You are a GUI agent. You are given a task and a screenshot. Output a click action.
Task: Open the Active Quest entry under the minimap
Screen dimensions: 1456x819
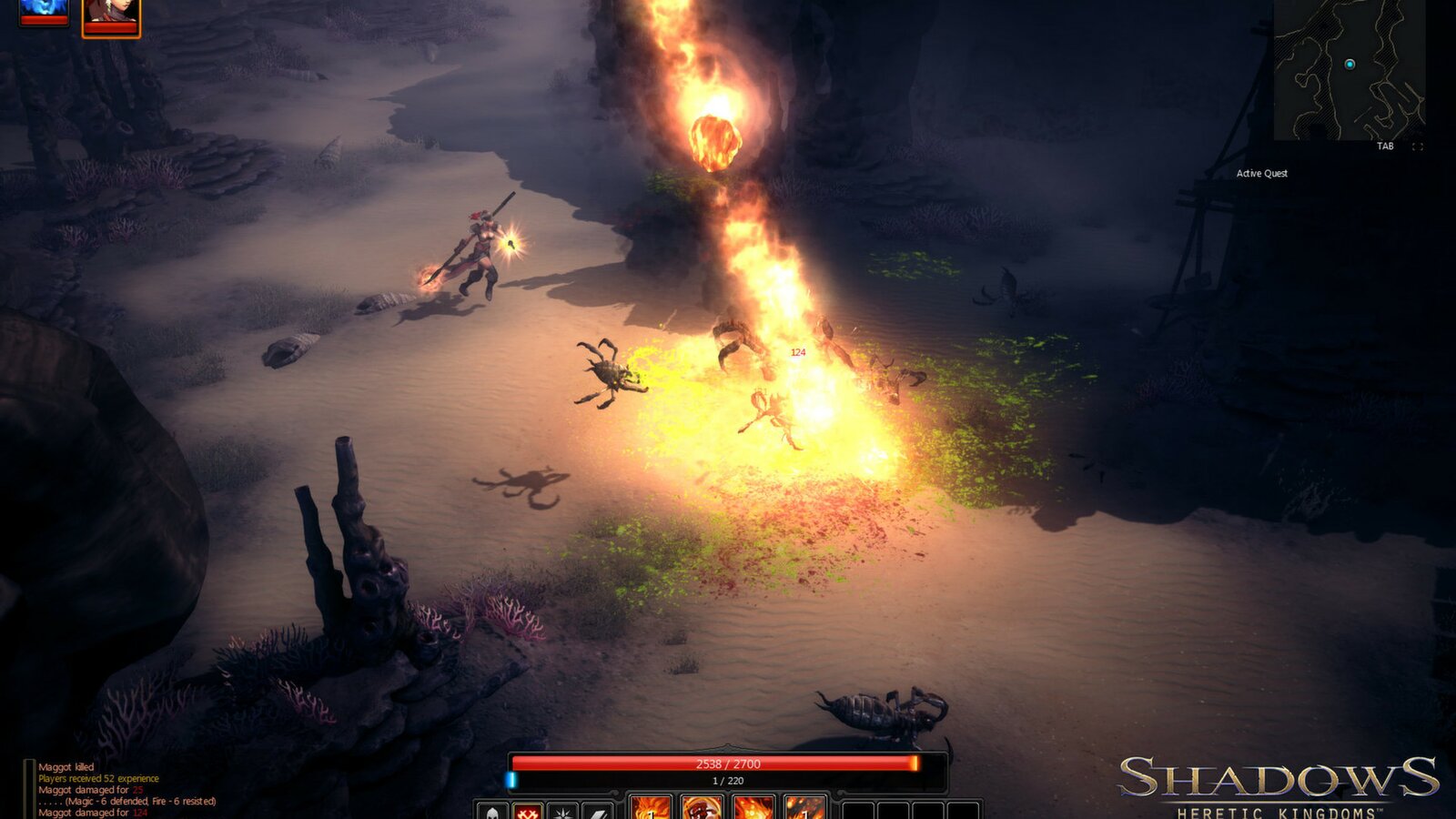coord(1262,174)
